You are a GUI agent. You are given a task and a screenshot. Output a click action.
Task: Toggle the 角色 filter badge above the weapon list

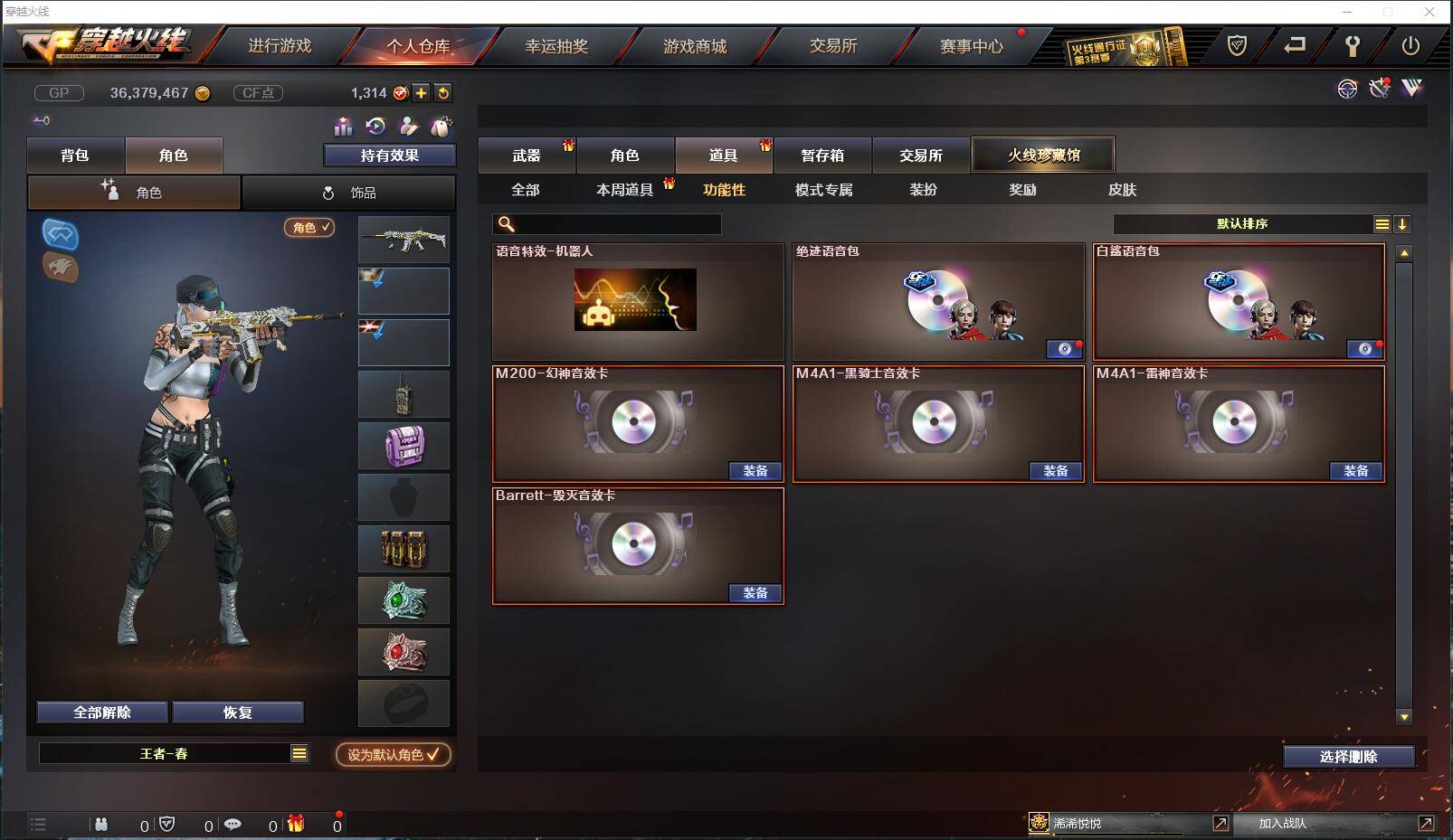pyautogui.click(x=309, y=228)
